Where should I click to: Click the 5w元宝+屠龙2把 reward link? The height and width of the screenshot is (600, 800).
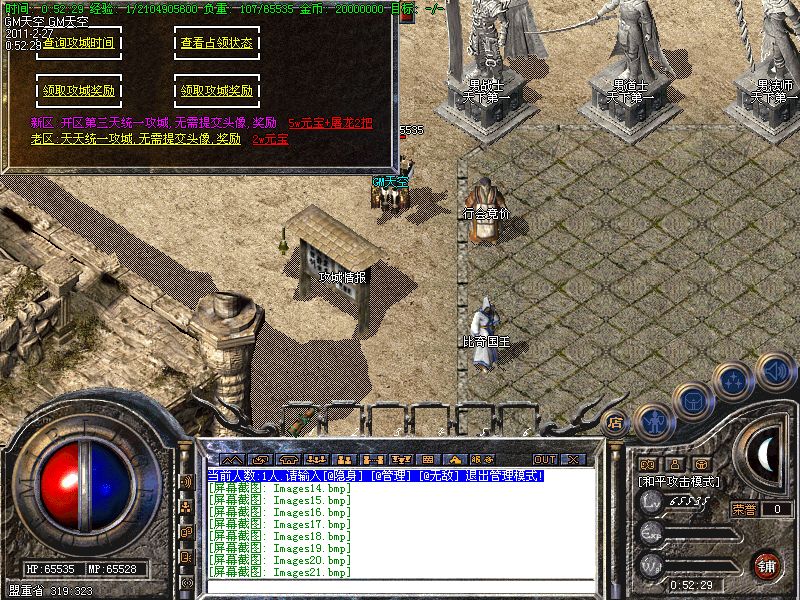coord(330,123)
